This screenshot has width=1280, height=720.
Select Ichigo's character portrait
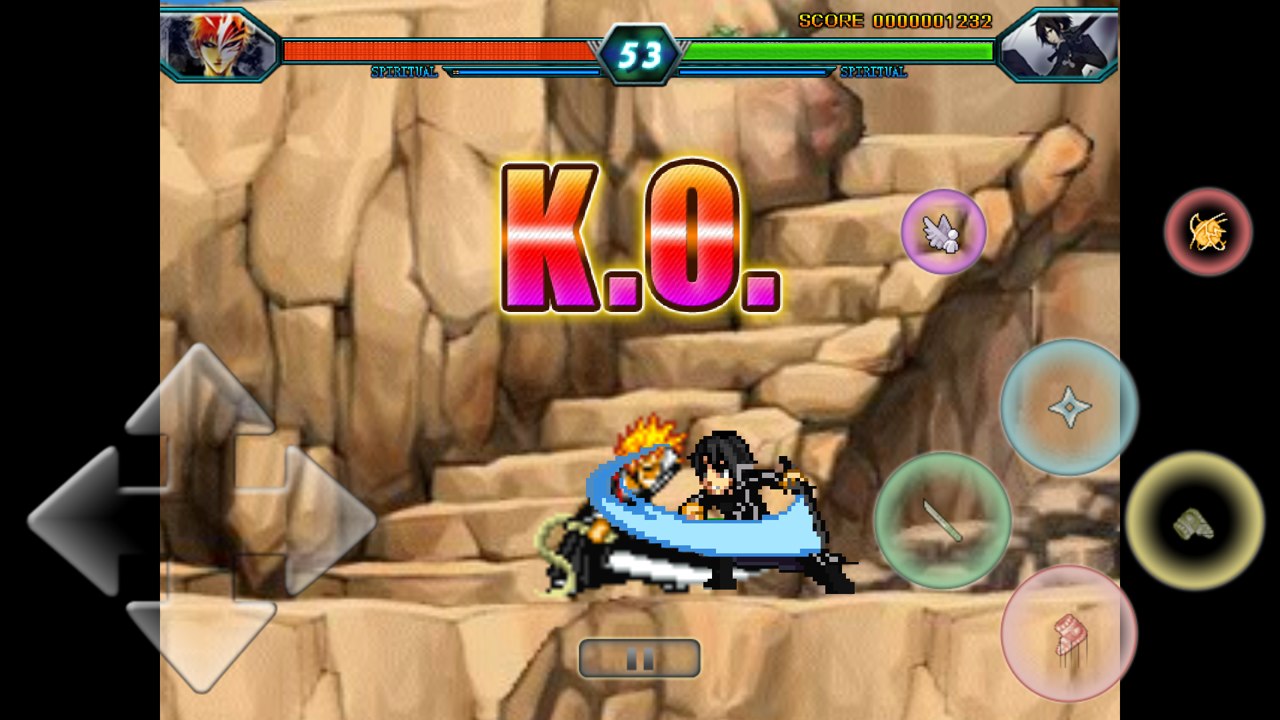coord(219,42)
